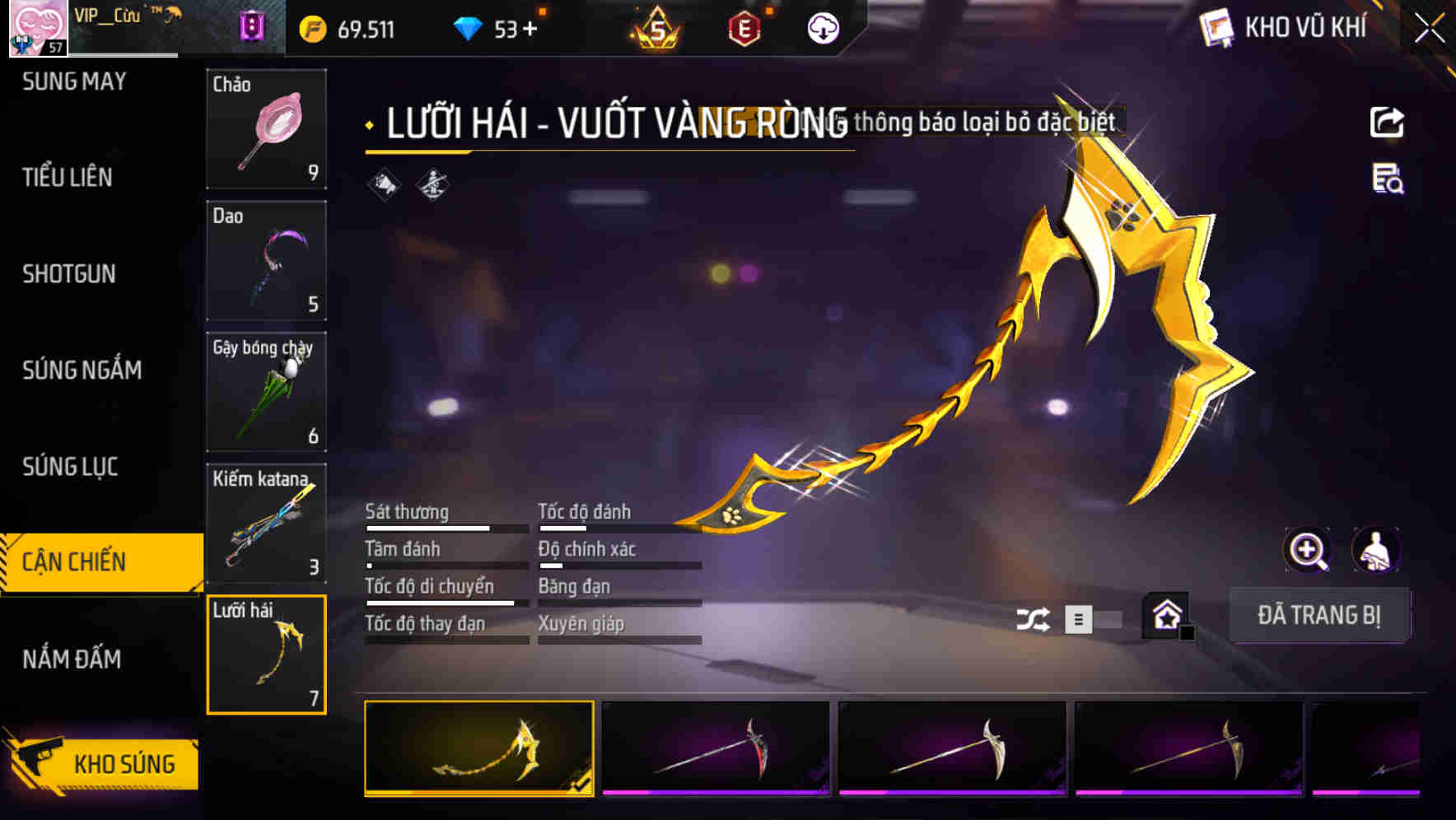Click the share icon top right
The image size is (1456, 820).
tap(1387, 122)
